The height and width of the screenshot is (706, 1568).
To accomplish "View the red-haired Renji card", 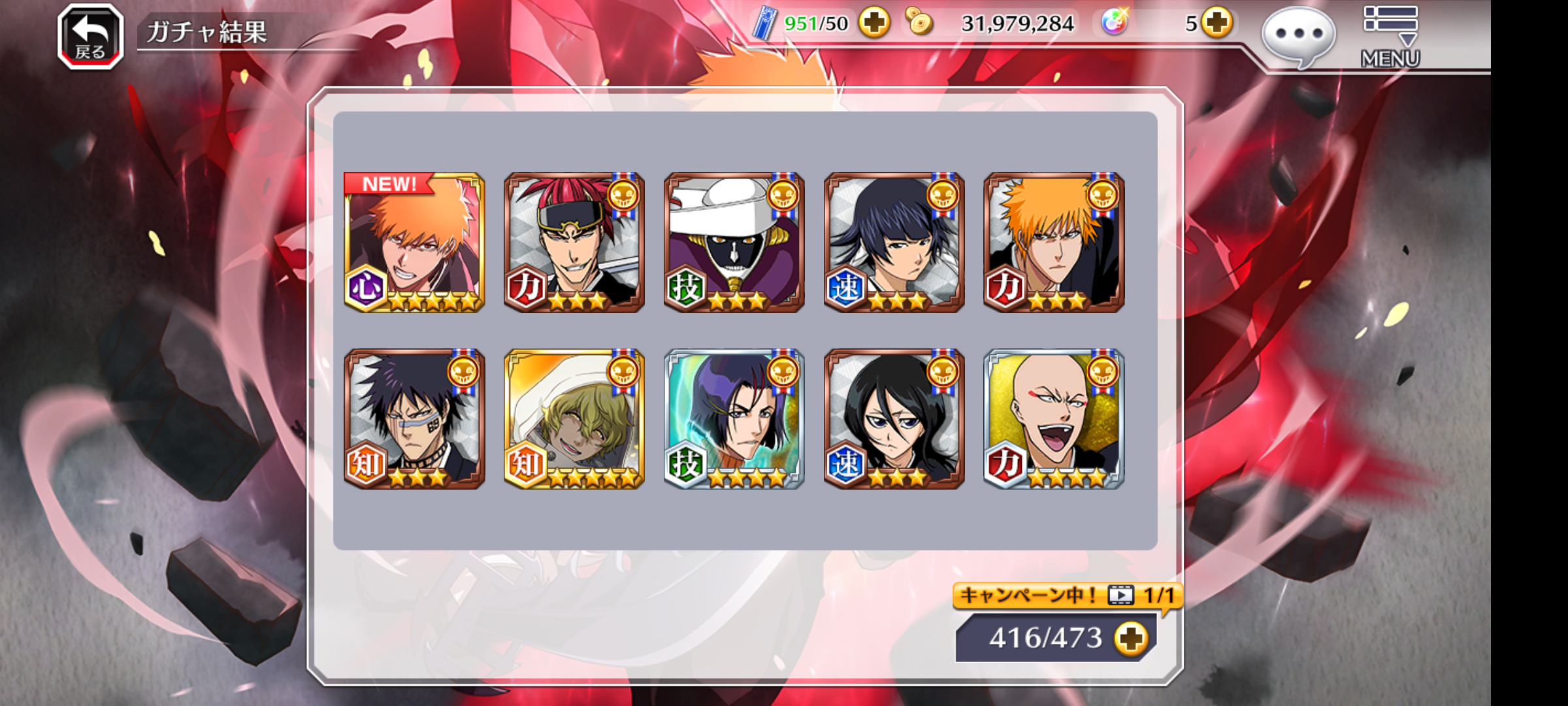I will coord(574,243).
